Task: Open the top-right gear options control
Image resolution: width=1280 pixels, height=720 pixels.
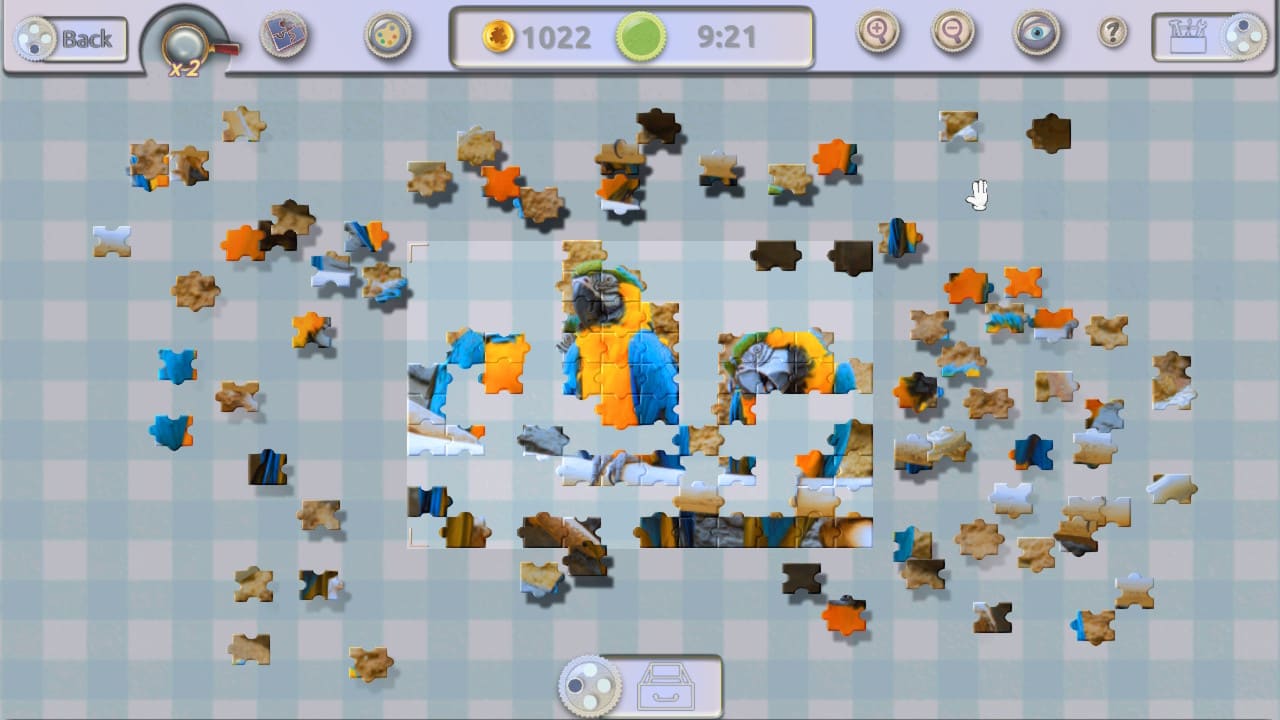Action: [x=1247, y=33]
